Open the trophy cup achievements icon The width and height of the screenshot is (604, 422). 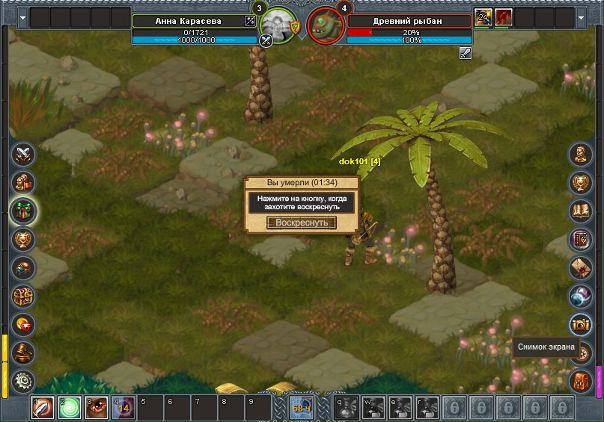[x=581, y=183]
